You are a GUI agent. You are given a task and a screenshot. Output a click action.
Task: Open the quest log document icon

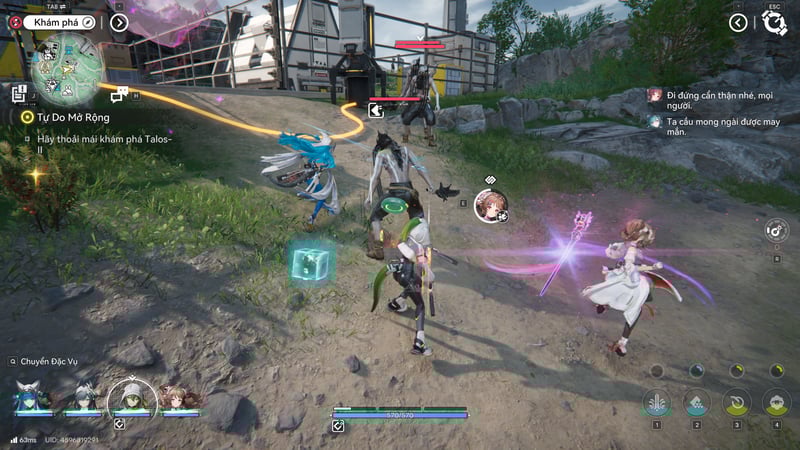(x=18, y=93)
